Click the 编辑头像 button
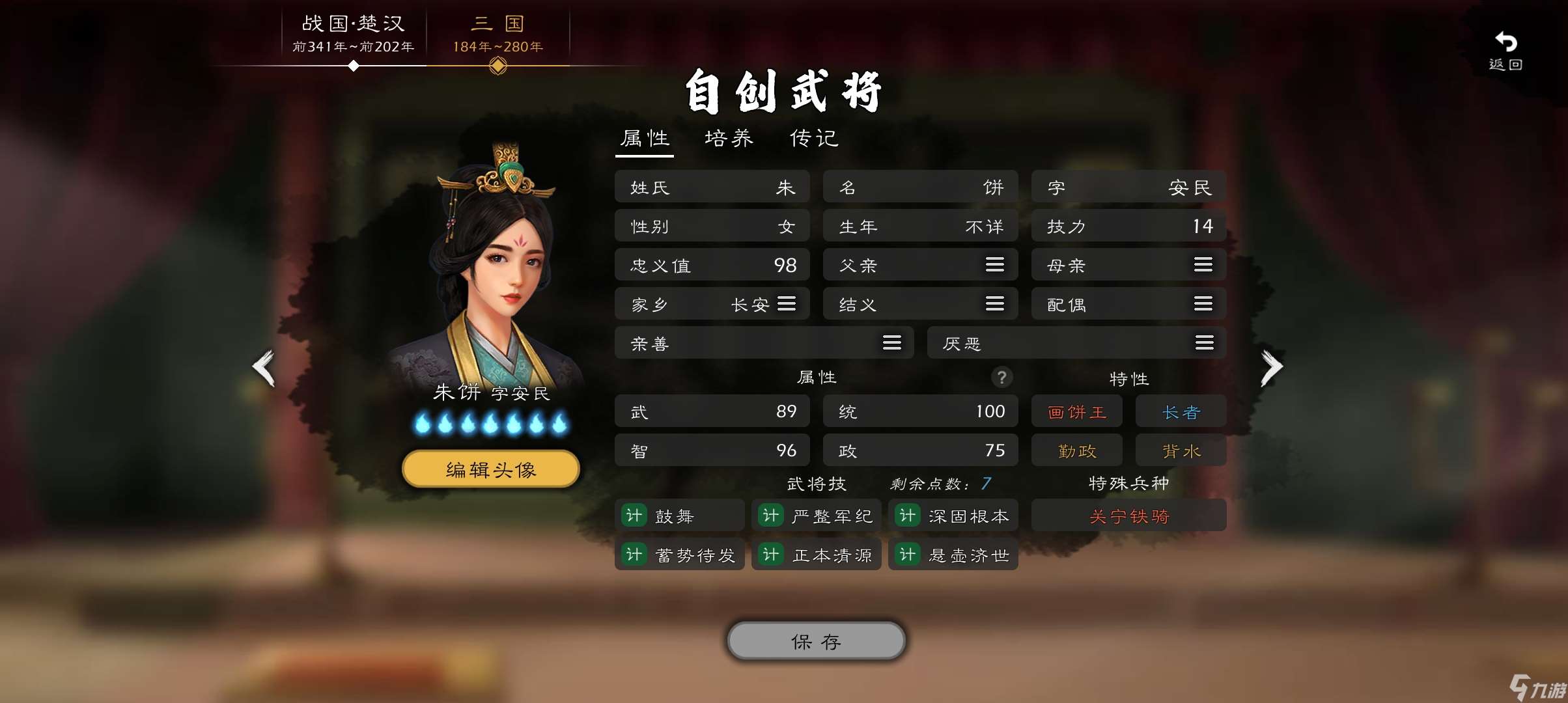The width and height of the screenshot is (1568, 703). click(490, 468)
